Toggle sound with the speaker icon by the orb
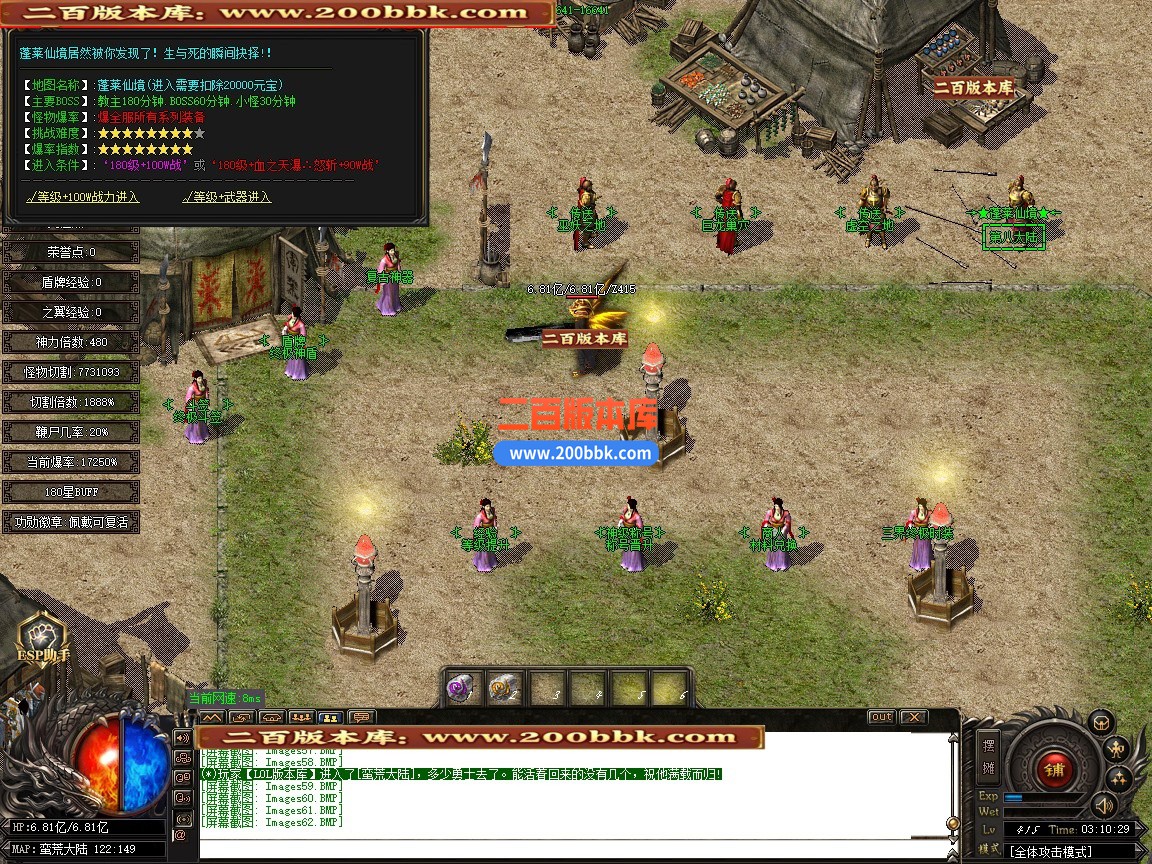Viewport: 1152px width, 864px height. click(x=1103, y=804)
